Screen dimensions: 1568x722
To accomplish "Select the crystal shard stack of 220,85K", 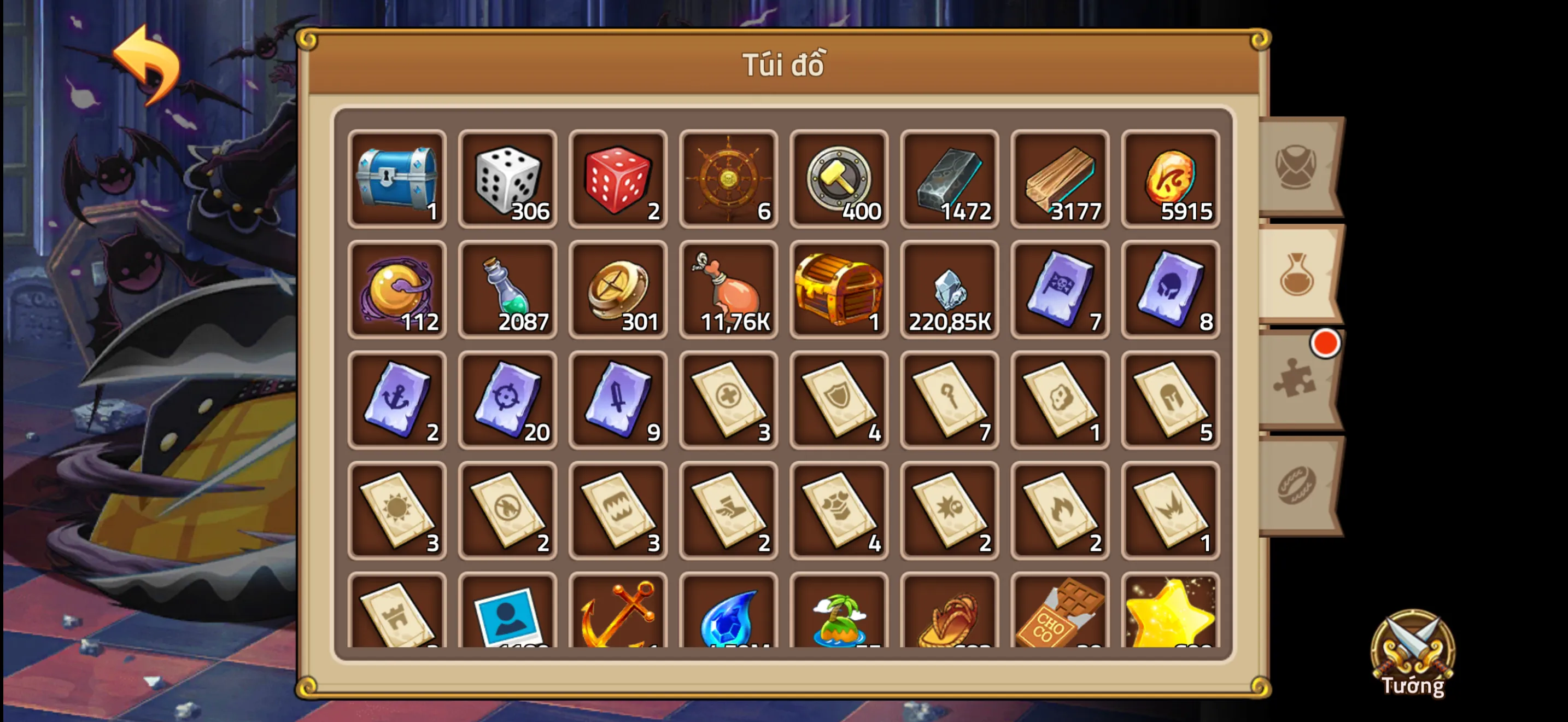I will pos(949,290).
